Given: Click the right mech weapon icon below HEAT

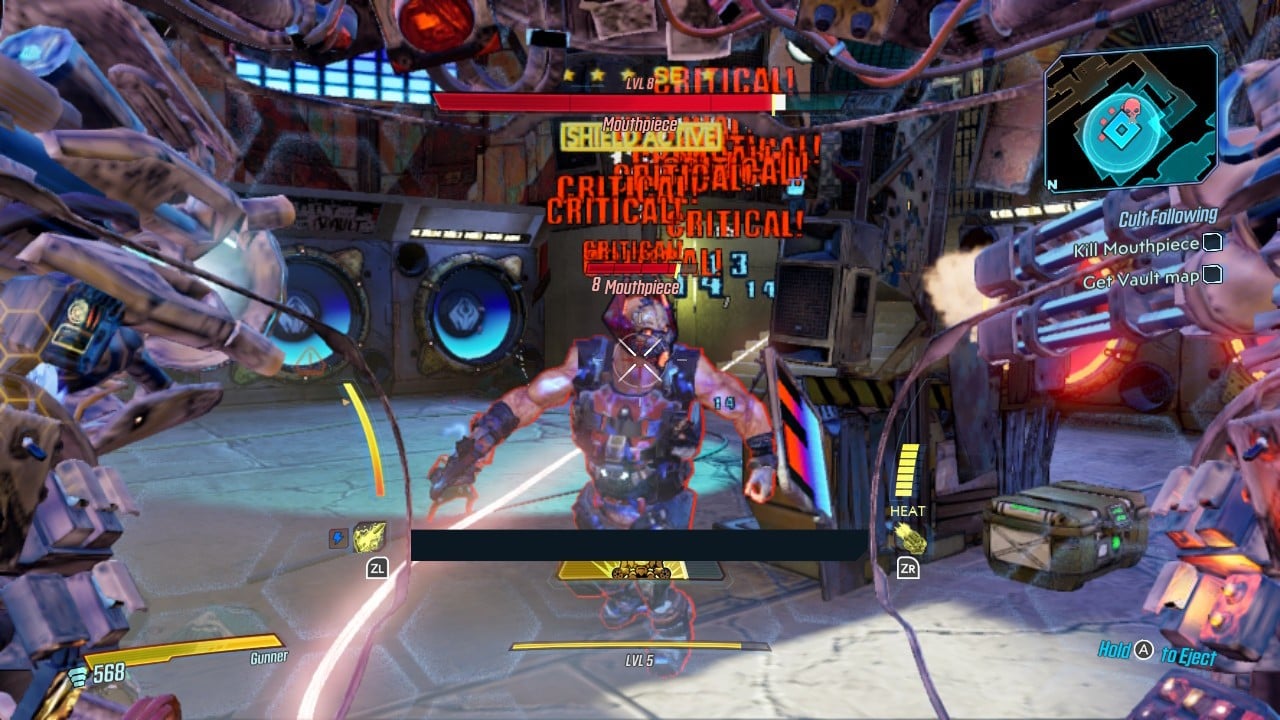Looking at the screenshot, I should [x=911, y=540].
